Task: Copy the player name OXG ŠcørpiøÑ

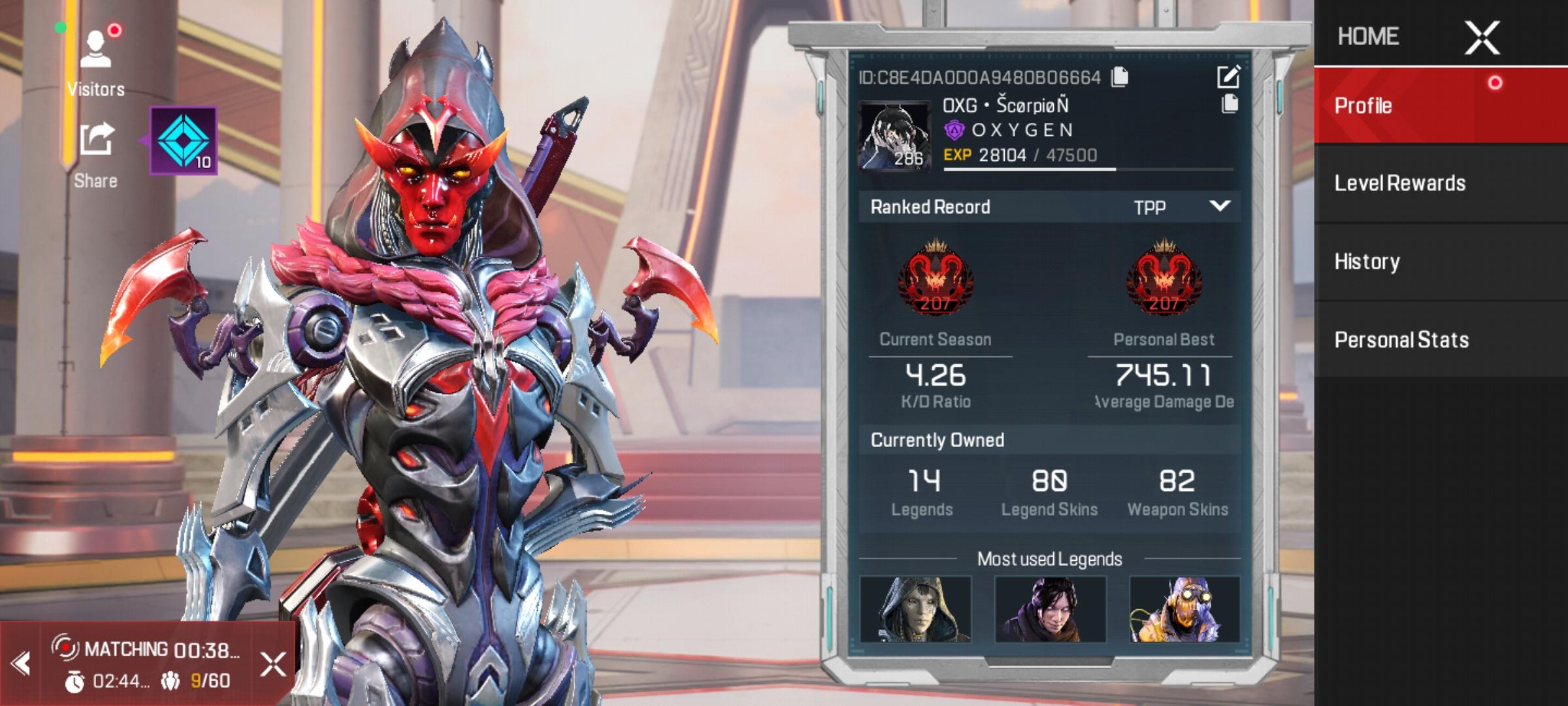Action: [1230, 104]
